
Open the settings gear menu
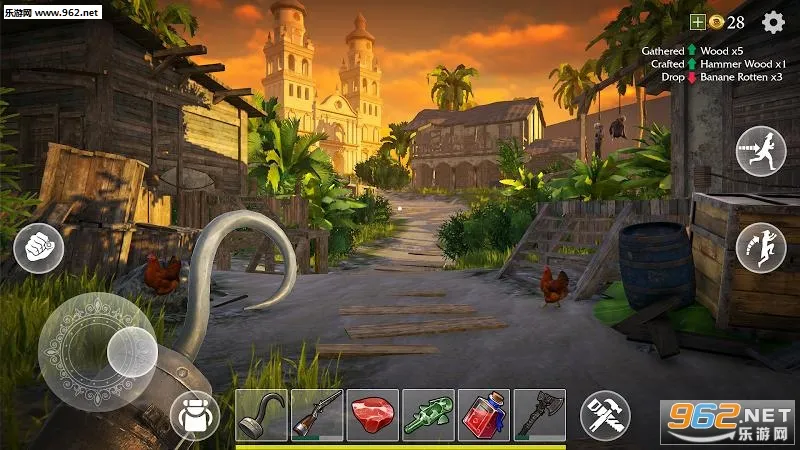tap(773, 22)
